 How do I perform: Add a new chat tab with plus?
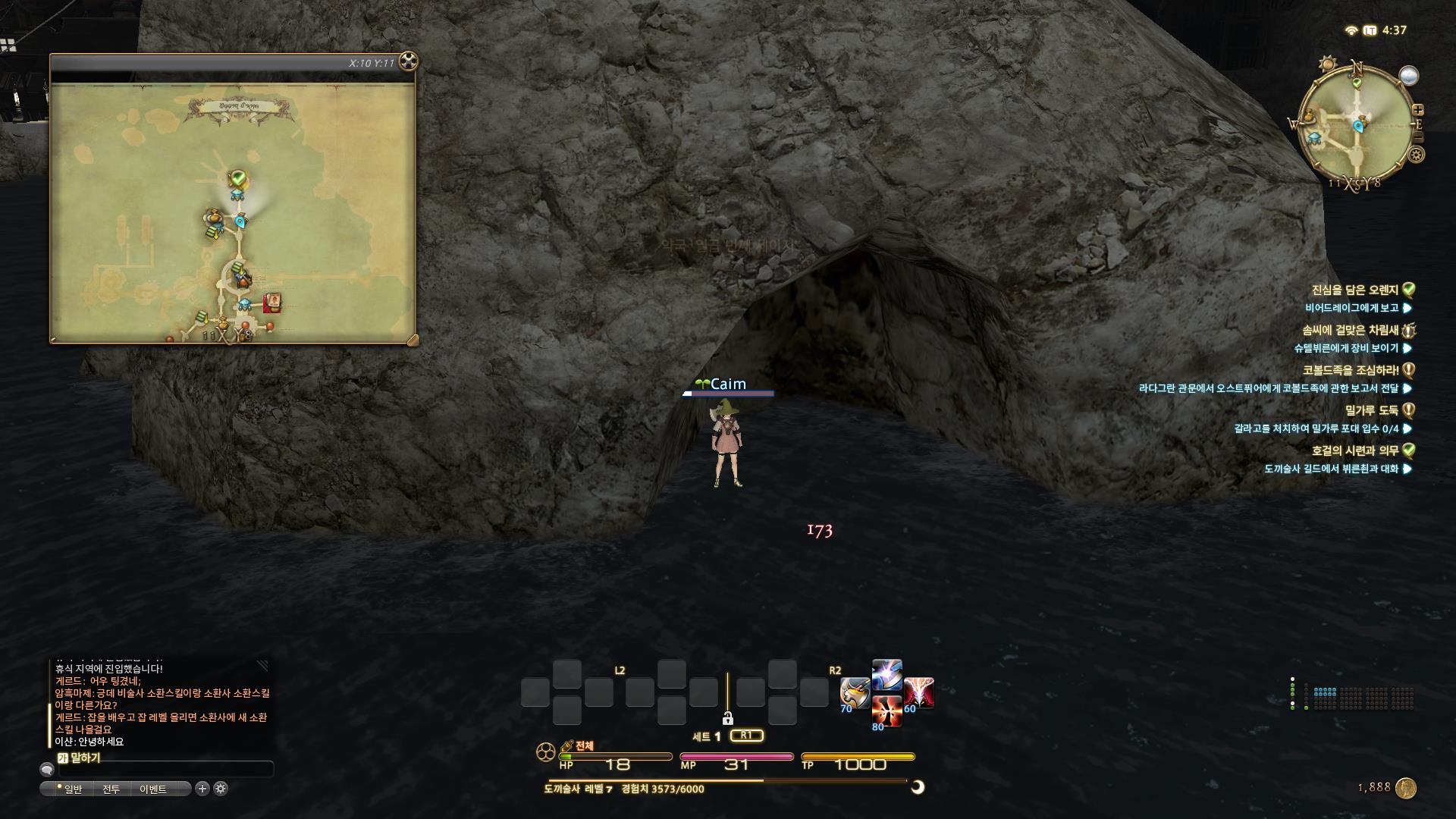202,789
